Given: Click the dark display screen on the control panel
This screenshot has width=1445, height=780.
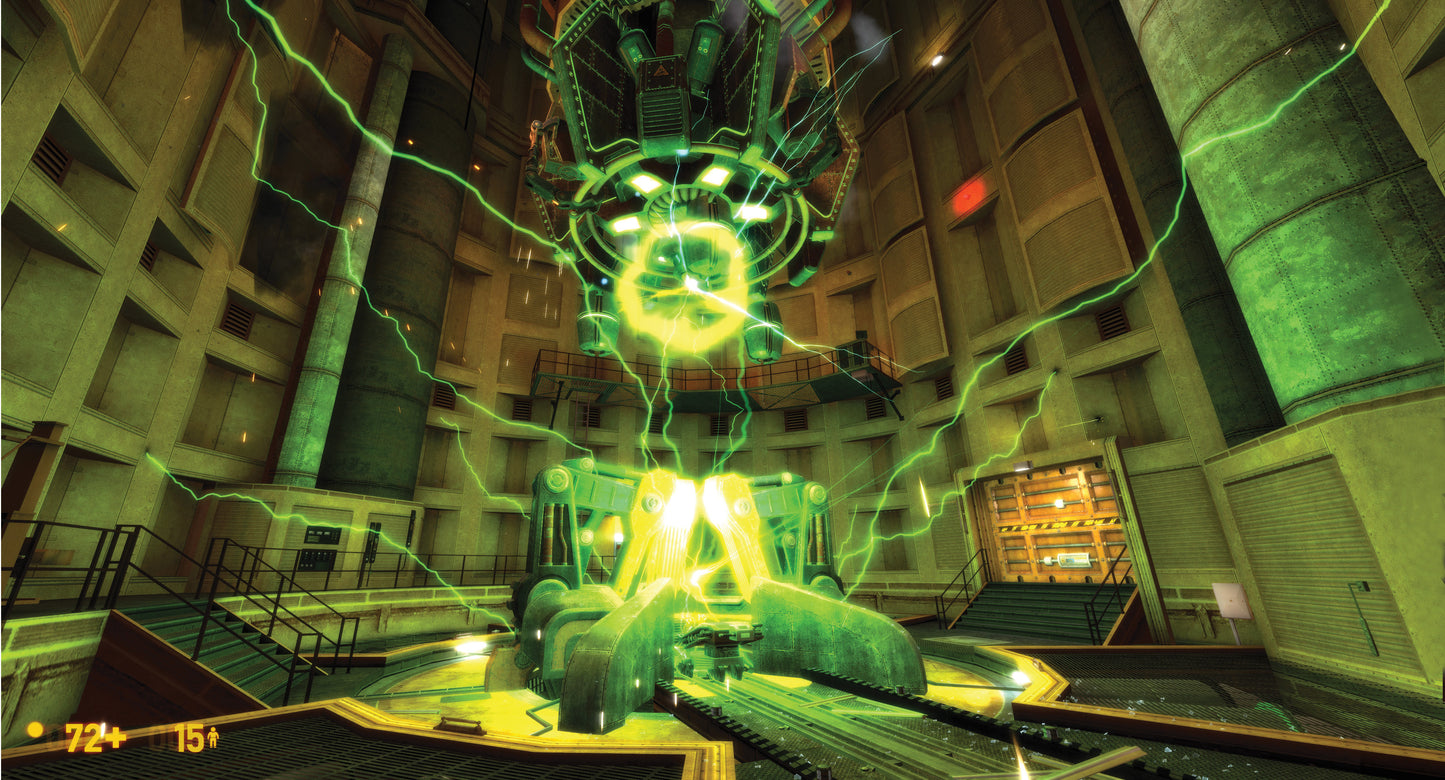Looking at the screenshot, I should (322, 534).
